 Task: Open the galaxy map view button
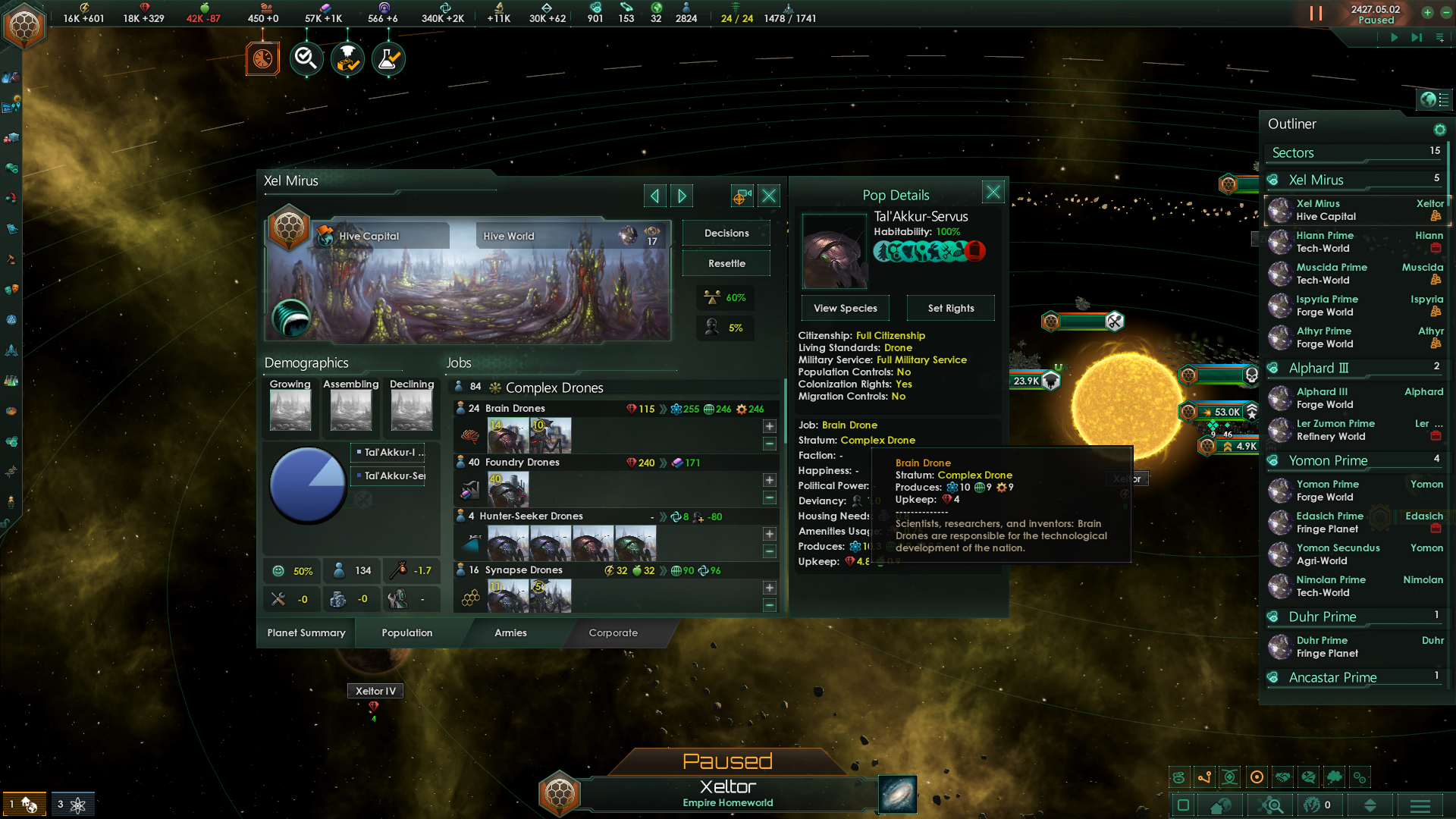click(x=898, y=794)
